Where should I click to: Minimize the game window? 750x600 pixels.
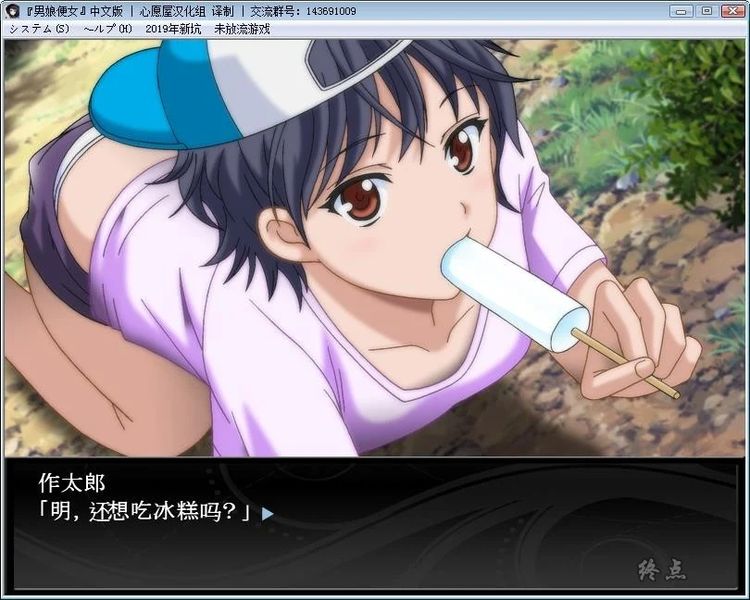[682, 10]
